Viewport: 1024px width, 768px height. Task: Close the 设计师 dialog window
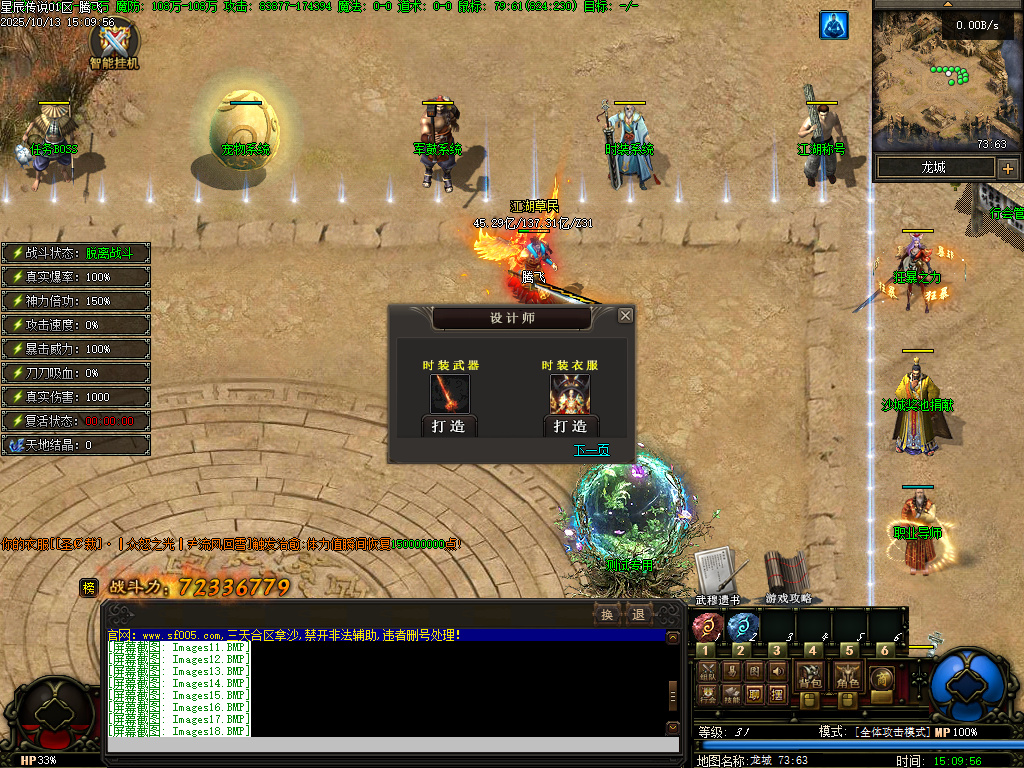(x=625, y=316)
